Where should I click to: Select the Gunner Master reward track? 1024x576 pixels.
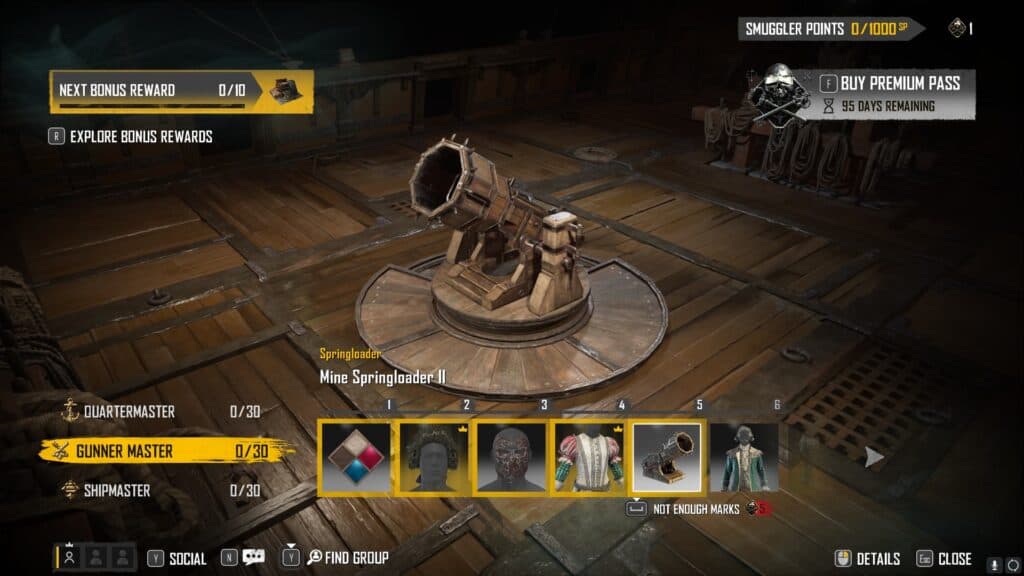coord(124,451)
